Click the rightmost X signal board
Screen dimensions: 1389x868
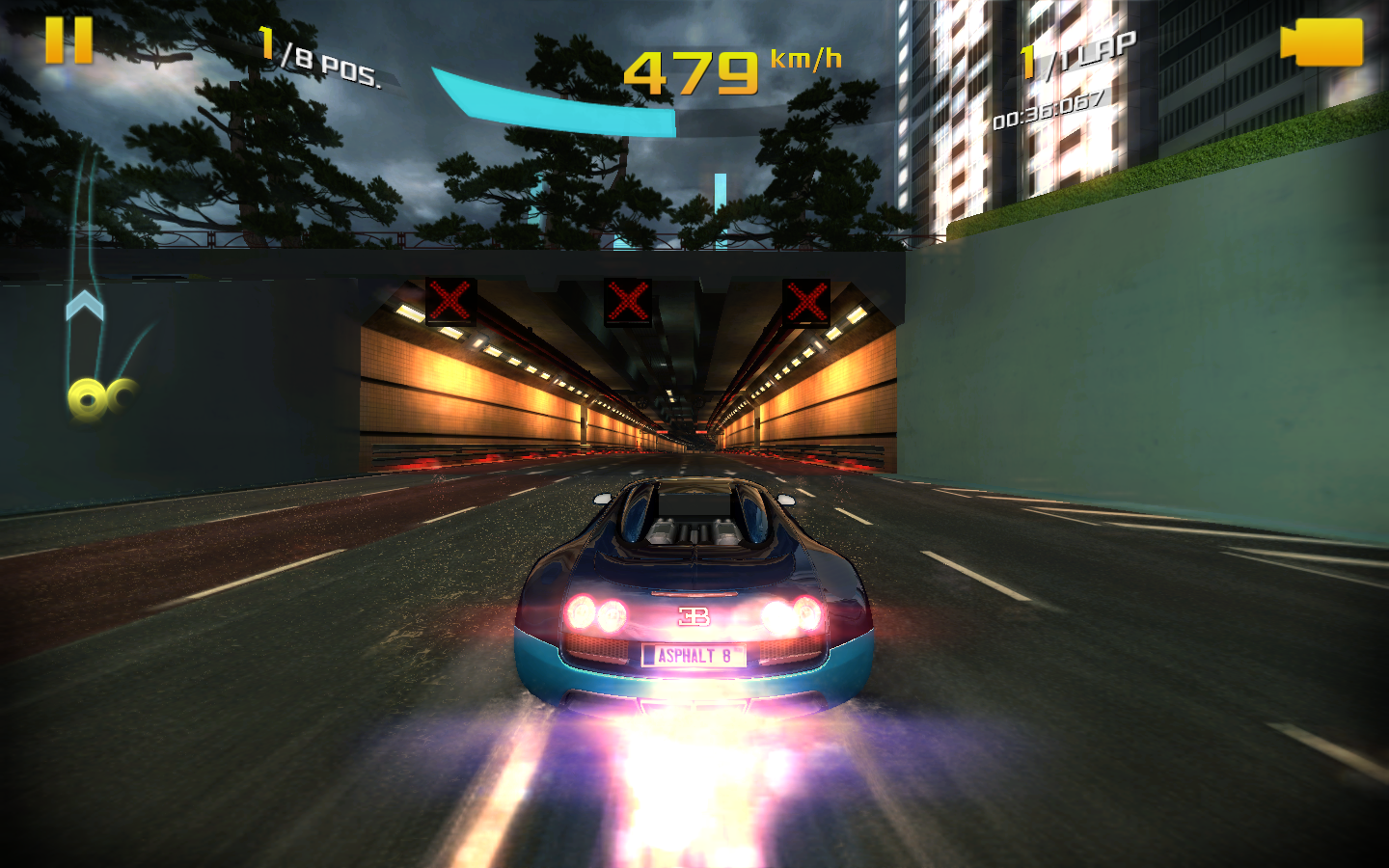pyautogui.click(x=804, y=302)
